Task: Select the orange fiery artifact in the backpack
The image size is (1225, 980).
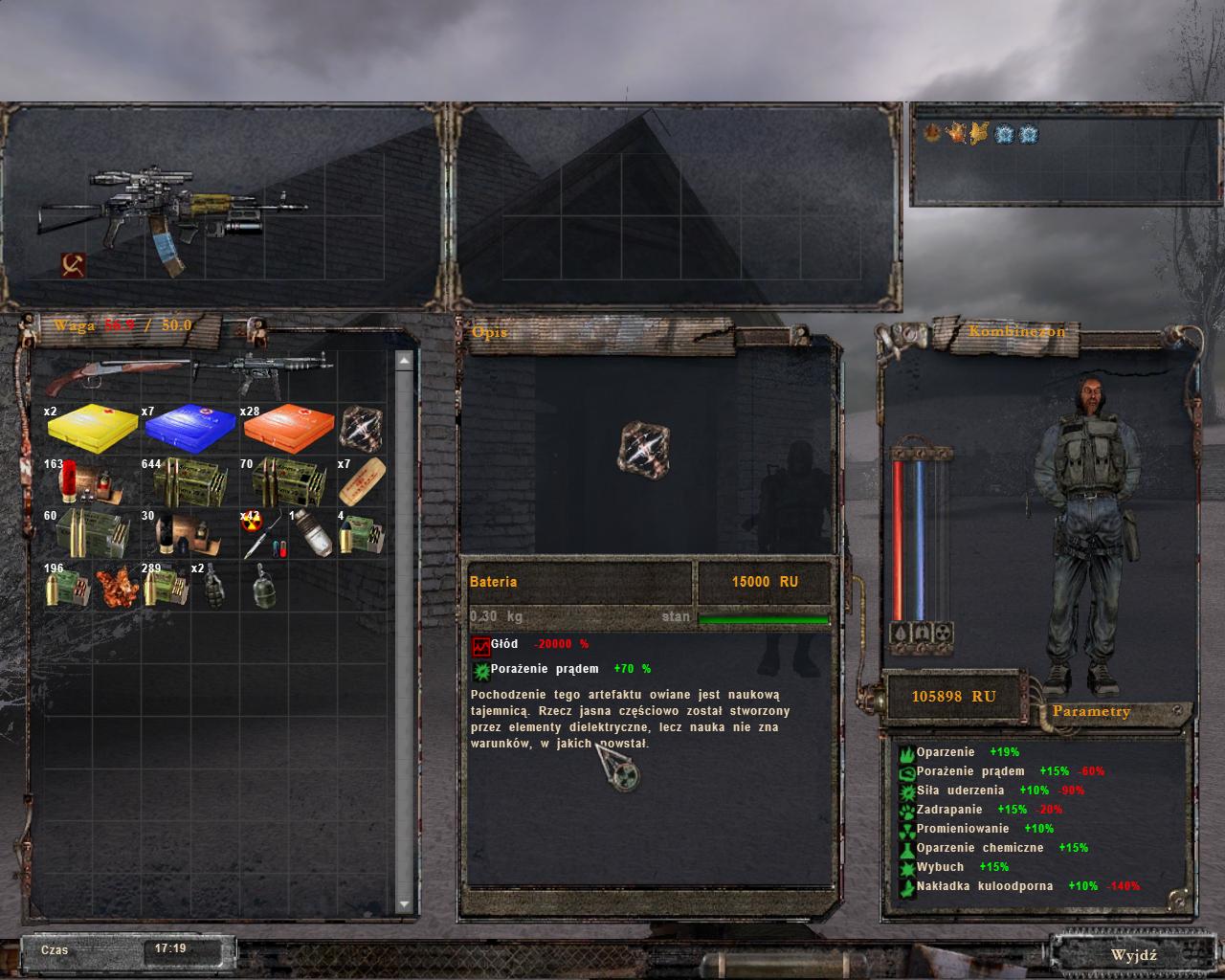Action: tap(117, 586)
